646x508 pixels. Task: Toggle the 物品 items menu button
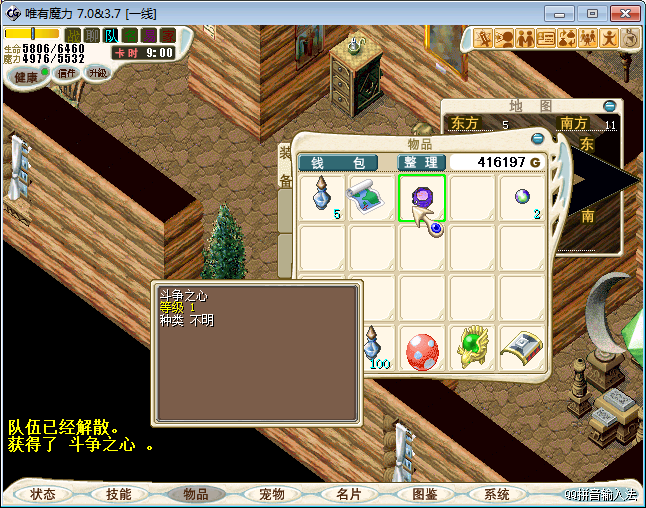[195, 494]
